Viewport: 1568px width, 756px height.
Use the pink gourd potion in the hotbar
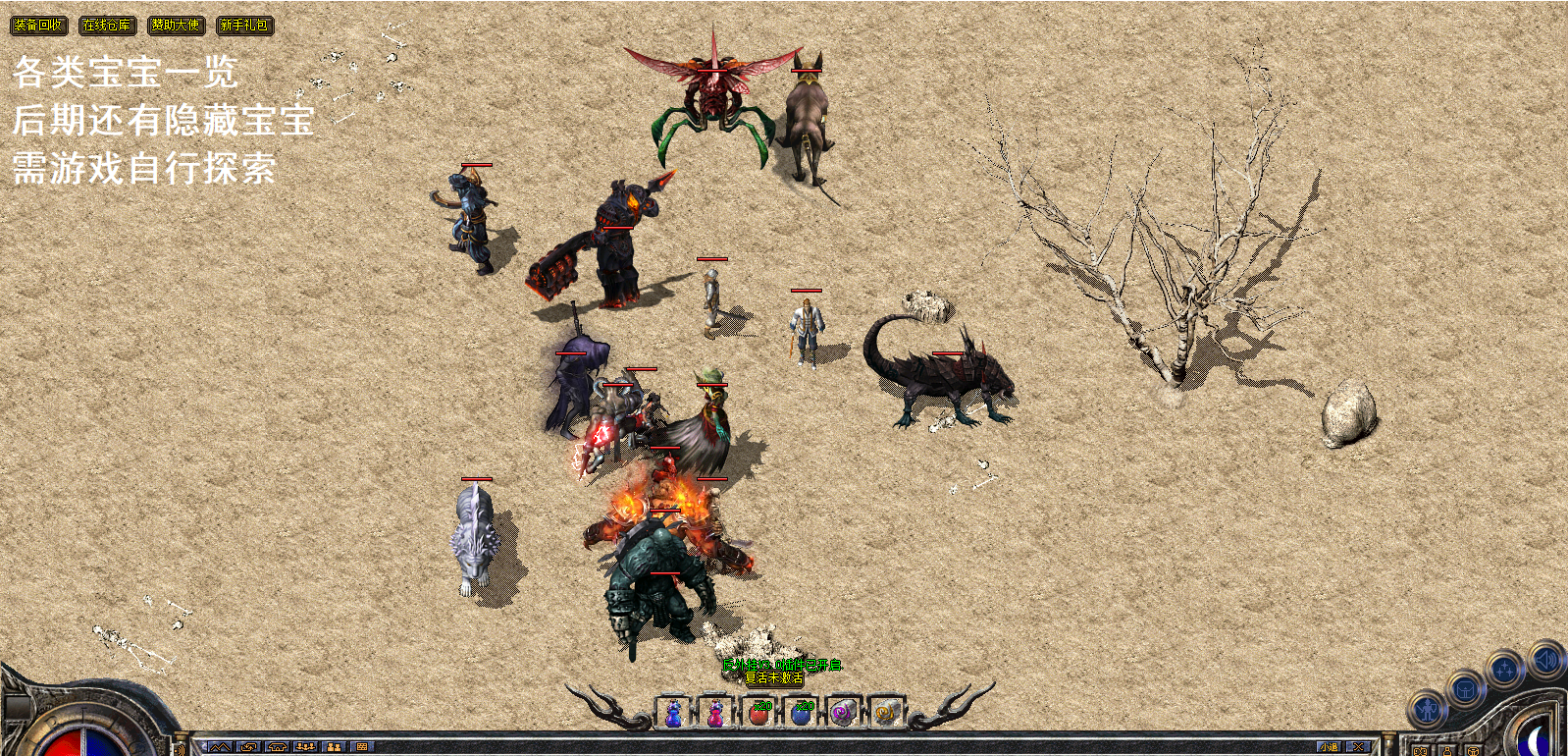click(x=715, y=713)
